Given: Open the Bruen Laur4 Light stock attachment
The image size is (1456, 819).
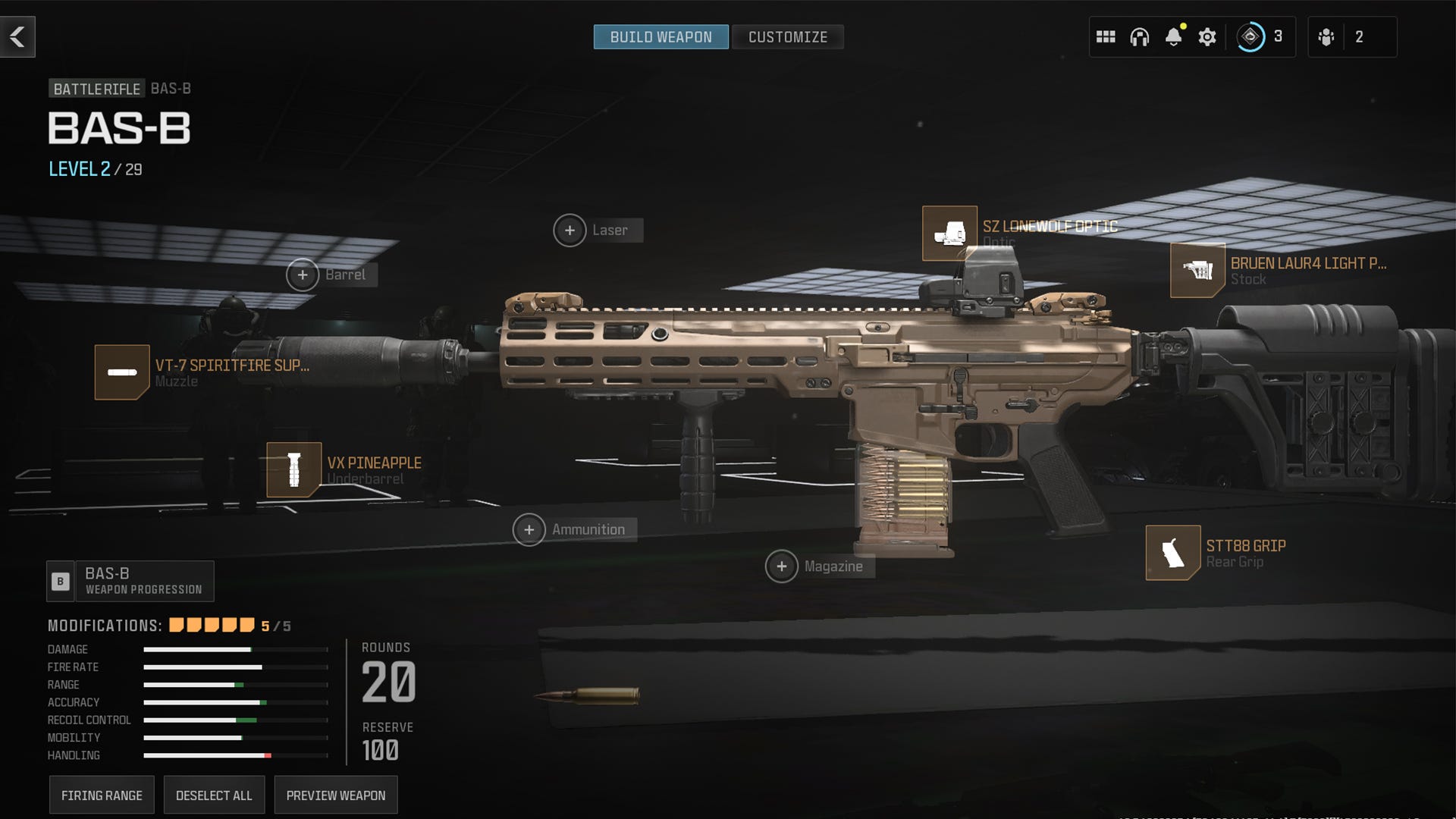Looking at the screenshot, I should [1200, 271].
